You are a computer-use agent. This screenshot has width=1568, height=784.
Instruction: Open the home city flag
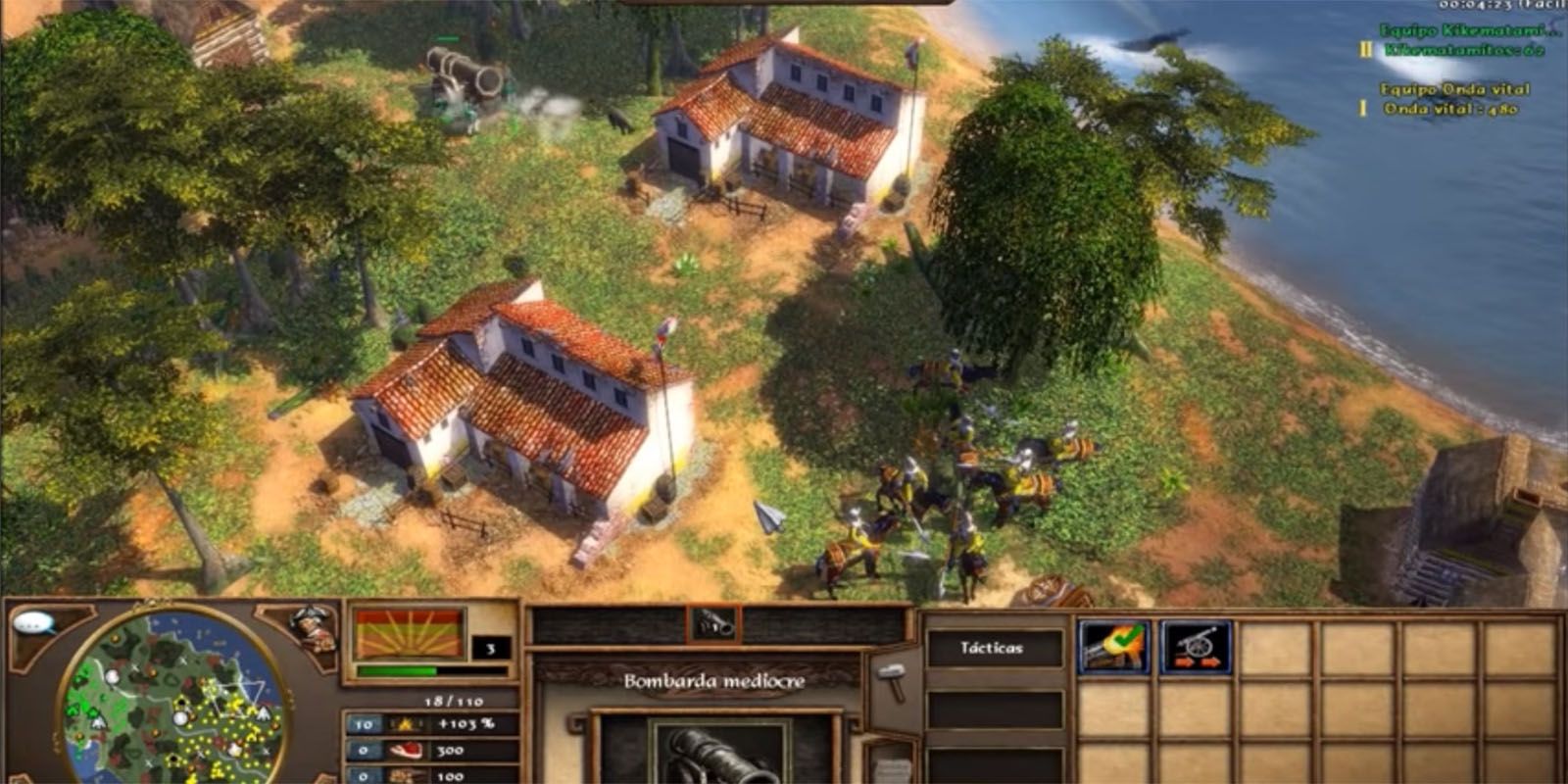pyautogui.click(x=409, y=634)
